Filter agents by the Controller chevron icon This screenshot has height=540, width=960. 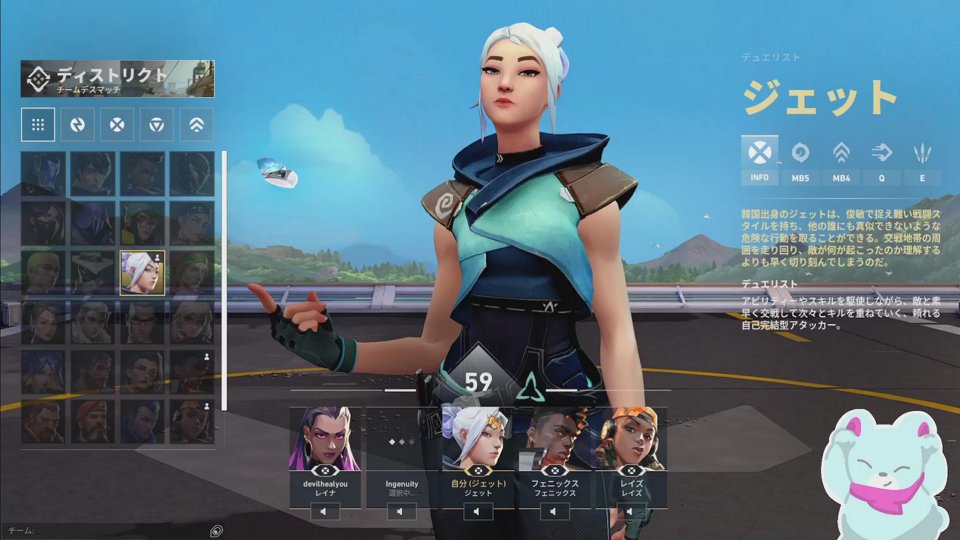pos(197,125)
